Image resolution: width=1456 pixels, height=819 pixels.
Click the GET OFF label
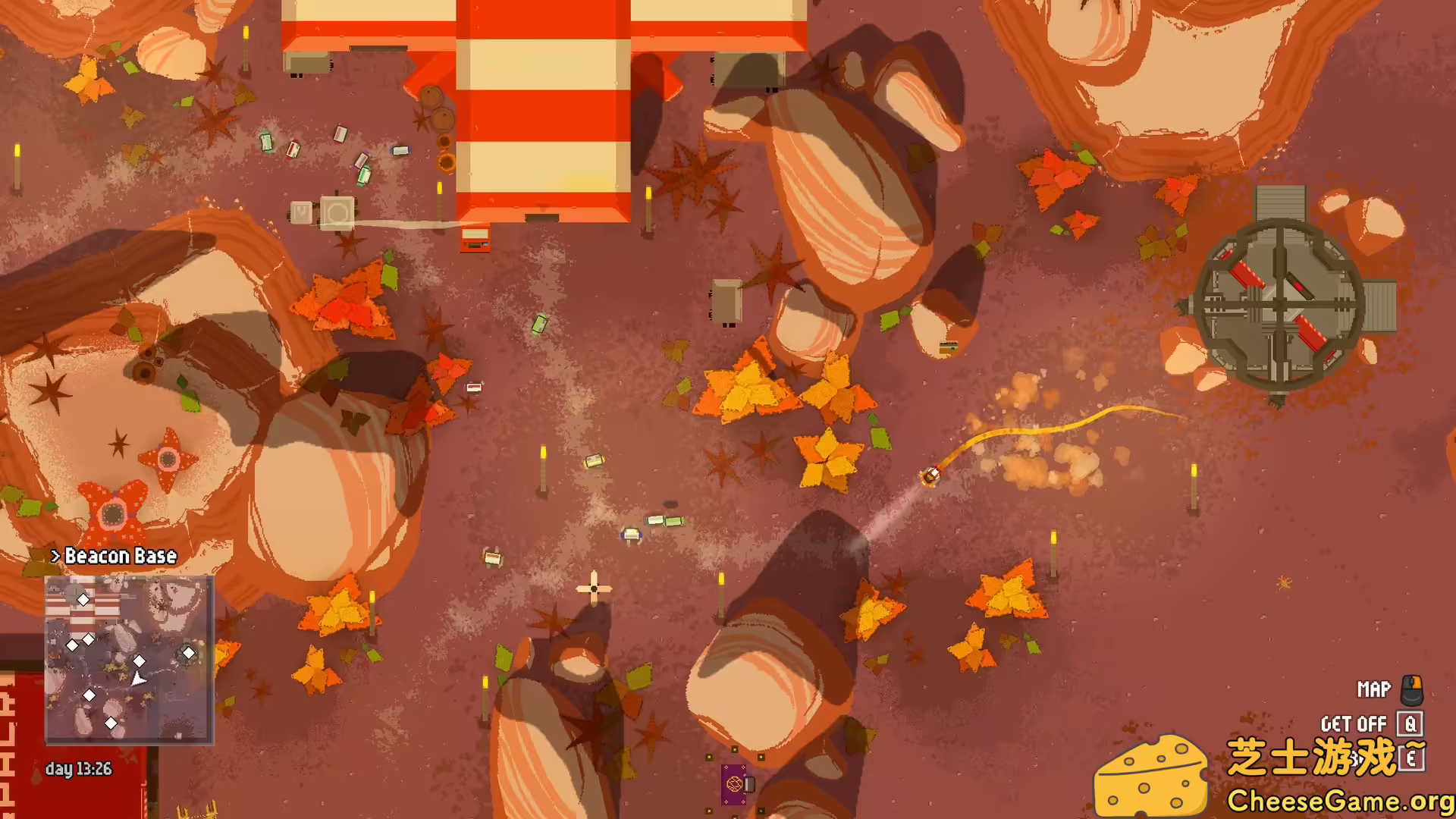(x=1353, y=723)
